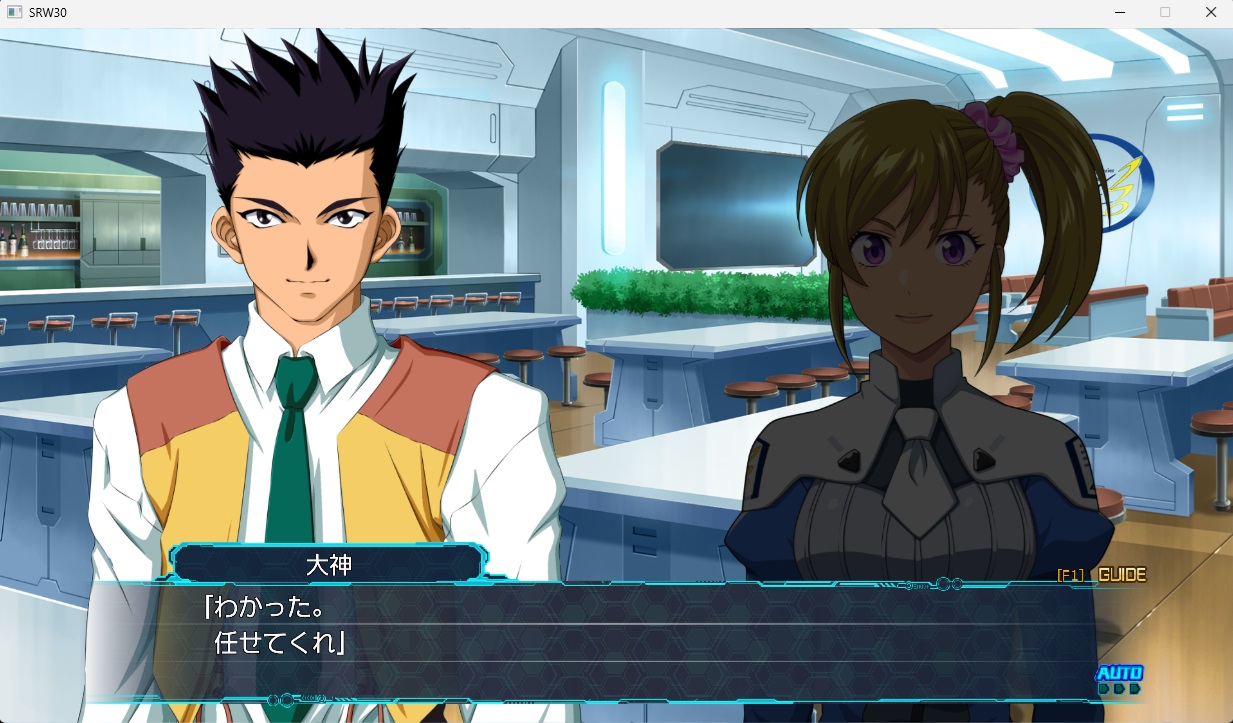
Task: Minimize the SRW30 window
Action: pos(1118,13)
